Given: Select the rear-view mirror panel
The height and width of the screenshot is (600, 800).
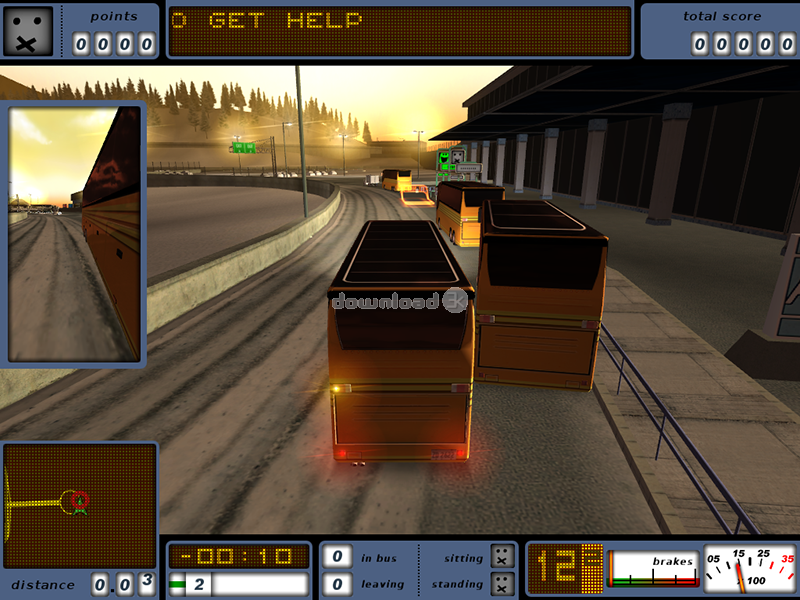Looking at the screenshot, I should (x=76, y=233).
